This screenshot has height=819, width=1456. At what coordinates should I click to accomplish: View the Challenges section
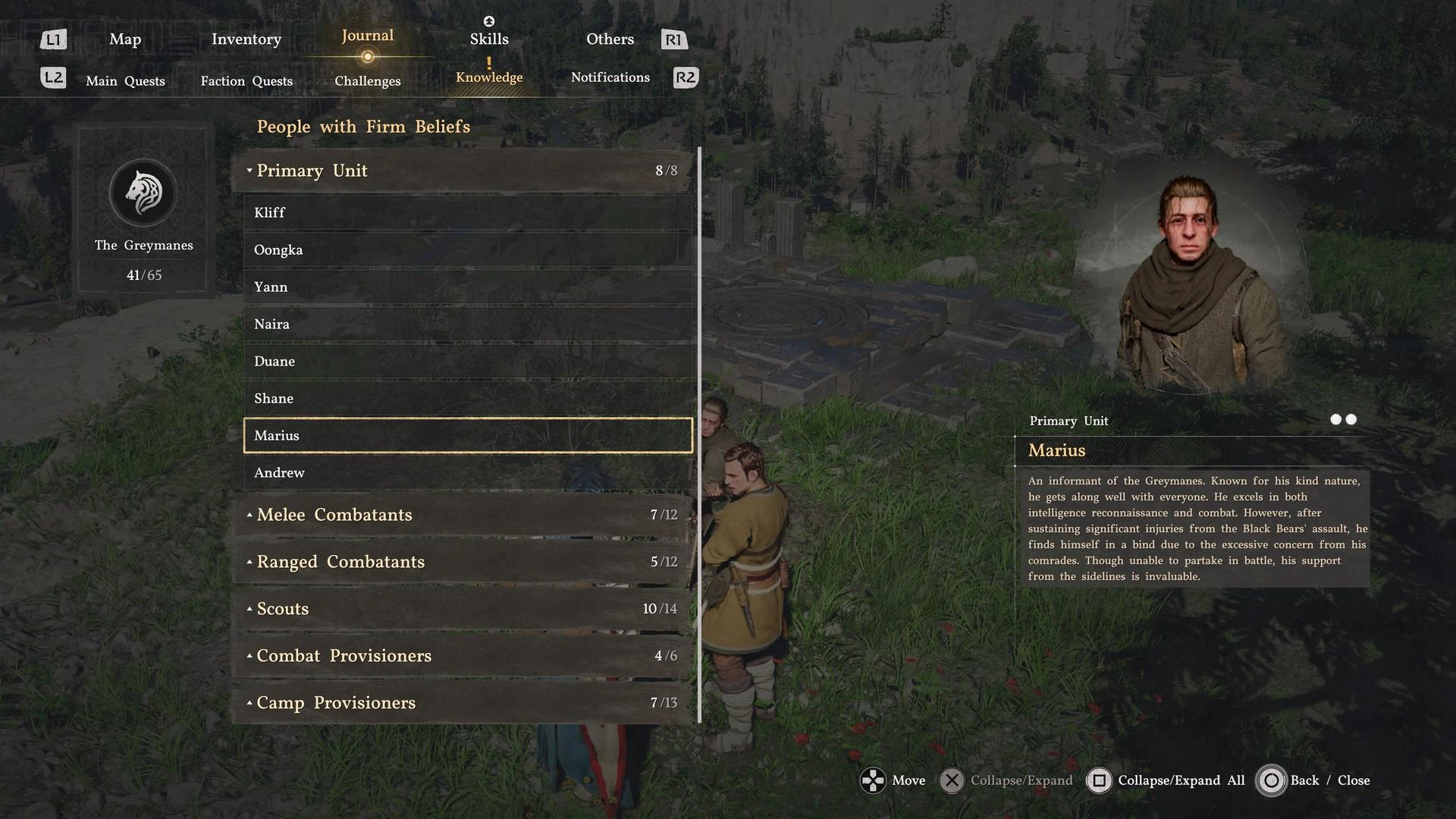tap(368, 81)
